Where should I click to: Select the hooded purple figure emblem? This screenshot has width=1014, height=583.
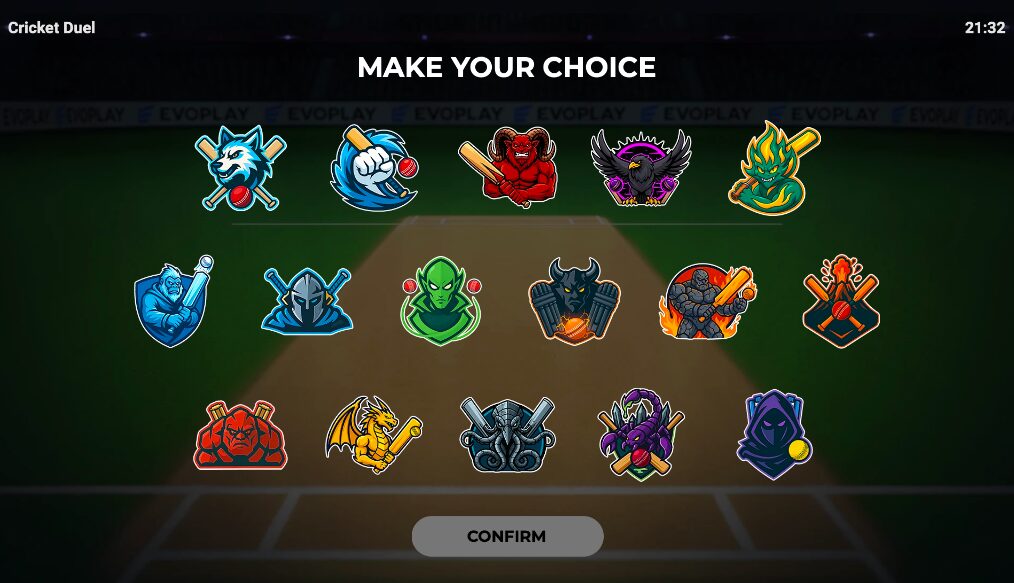(773, 435)
